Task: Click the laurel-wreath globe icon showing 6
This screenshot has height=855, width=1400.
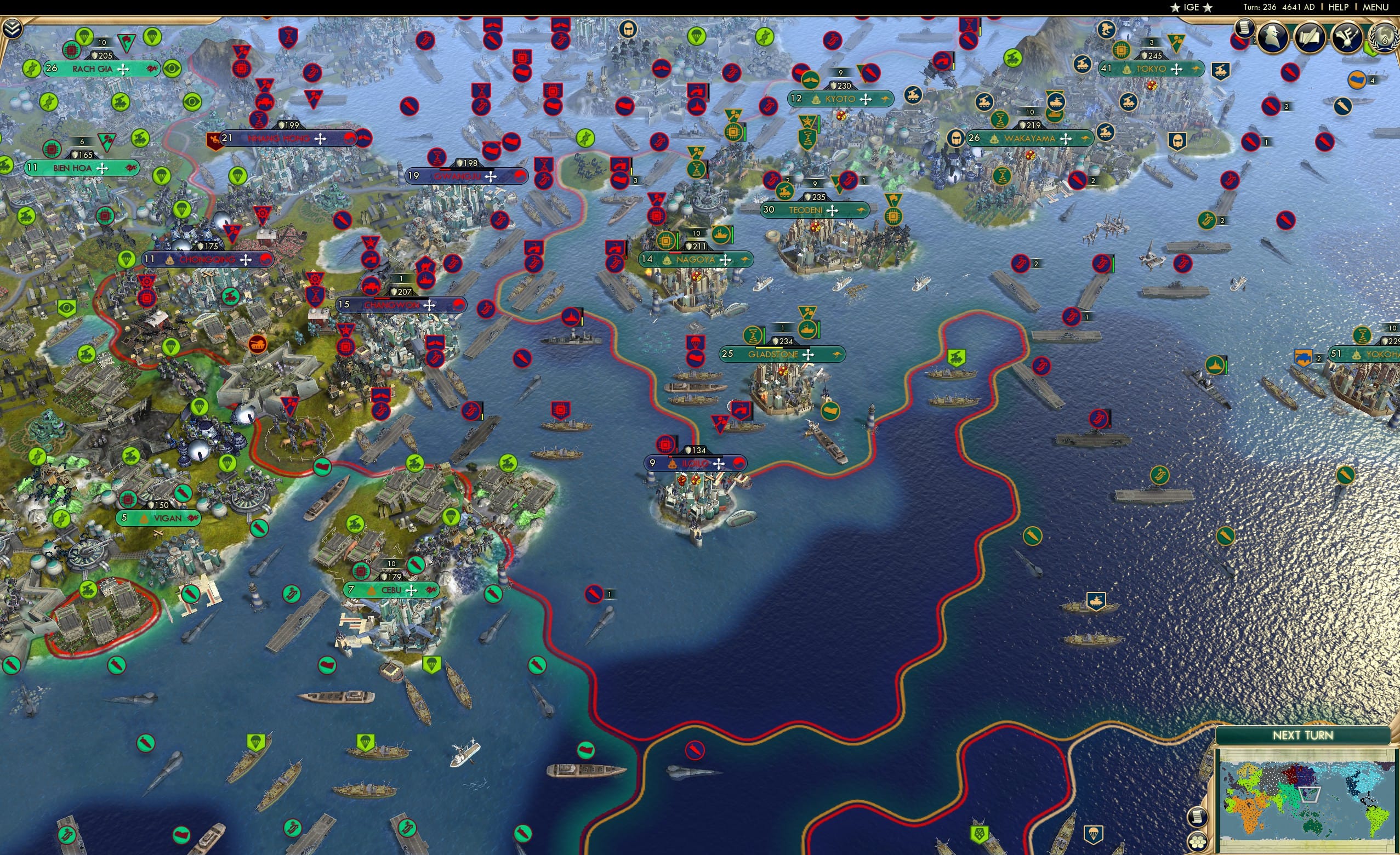Action: pos(1384,37)
